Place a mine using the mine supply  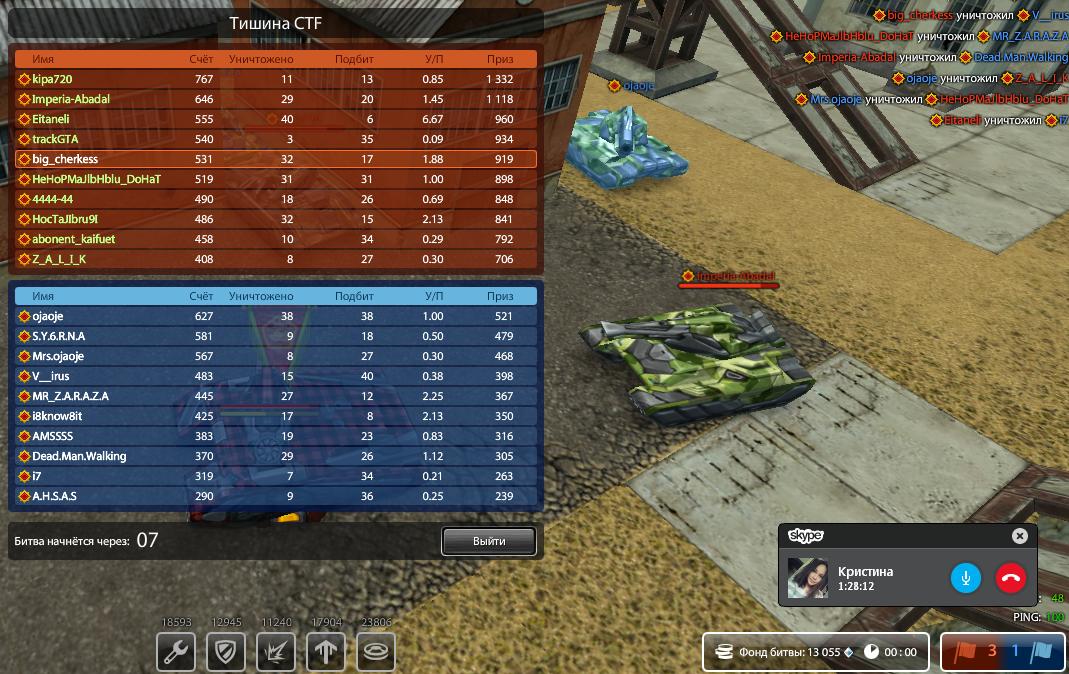pyautogui.click(x=376, y=653)
